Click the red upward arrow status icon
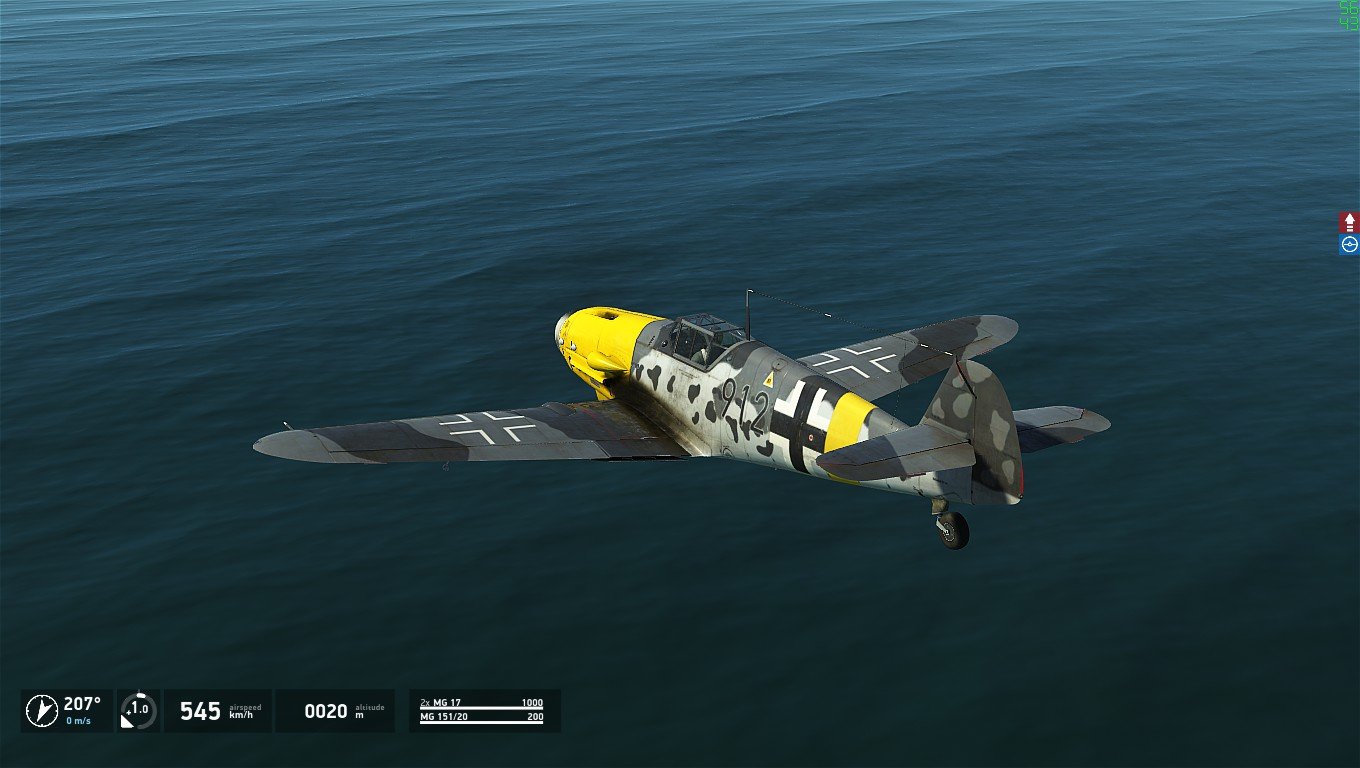The image size is (1360, 768). click(x=1349, y=222)
